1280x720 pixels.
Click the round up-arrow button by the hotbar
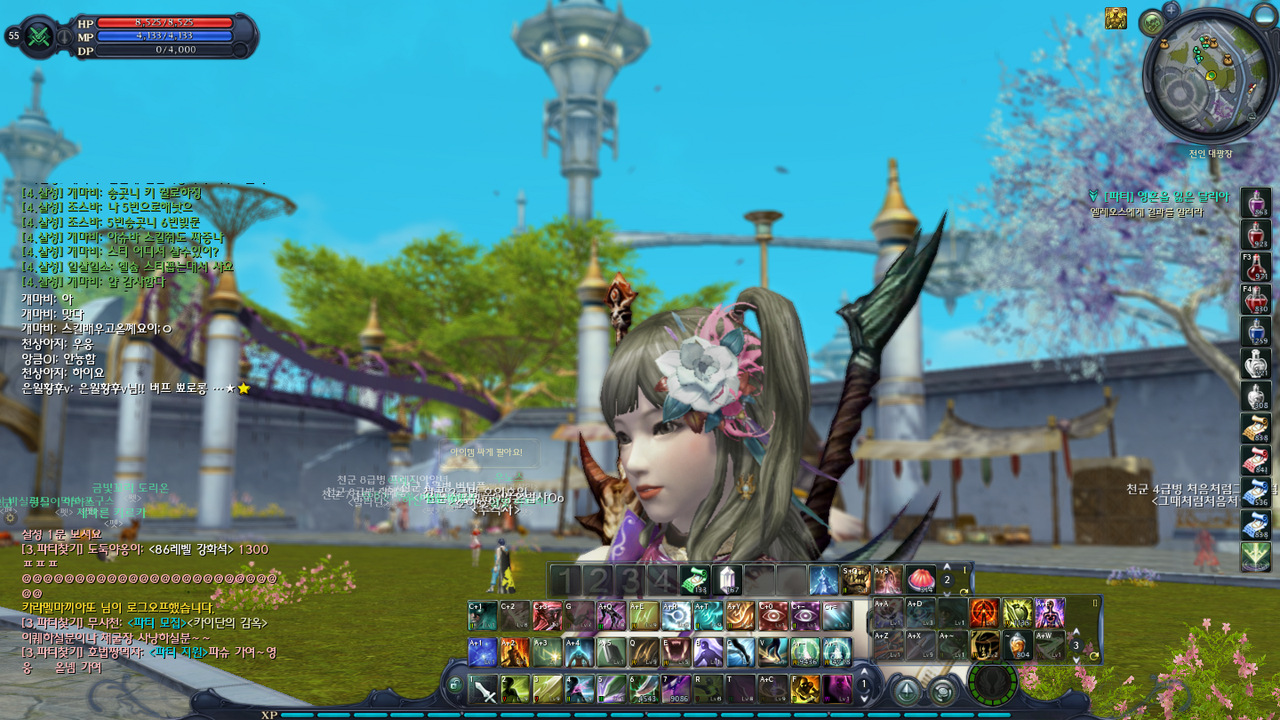click(x=906, y=690)
